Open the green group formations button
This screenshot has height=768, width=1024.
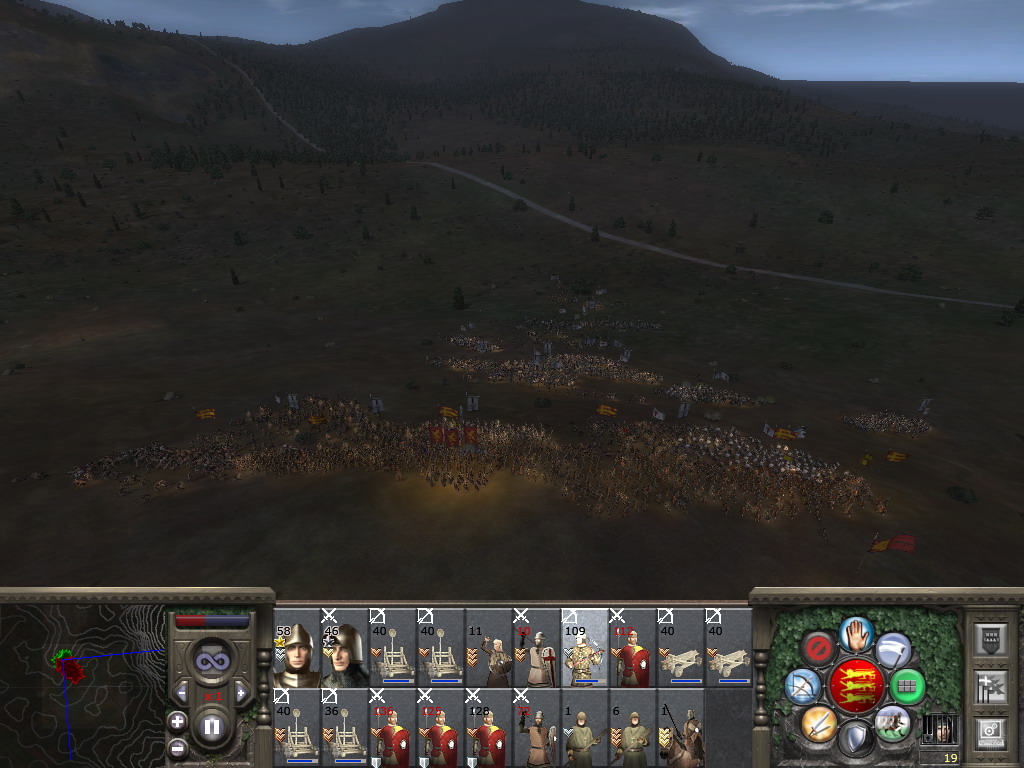click(907, 686)
